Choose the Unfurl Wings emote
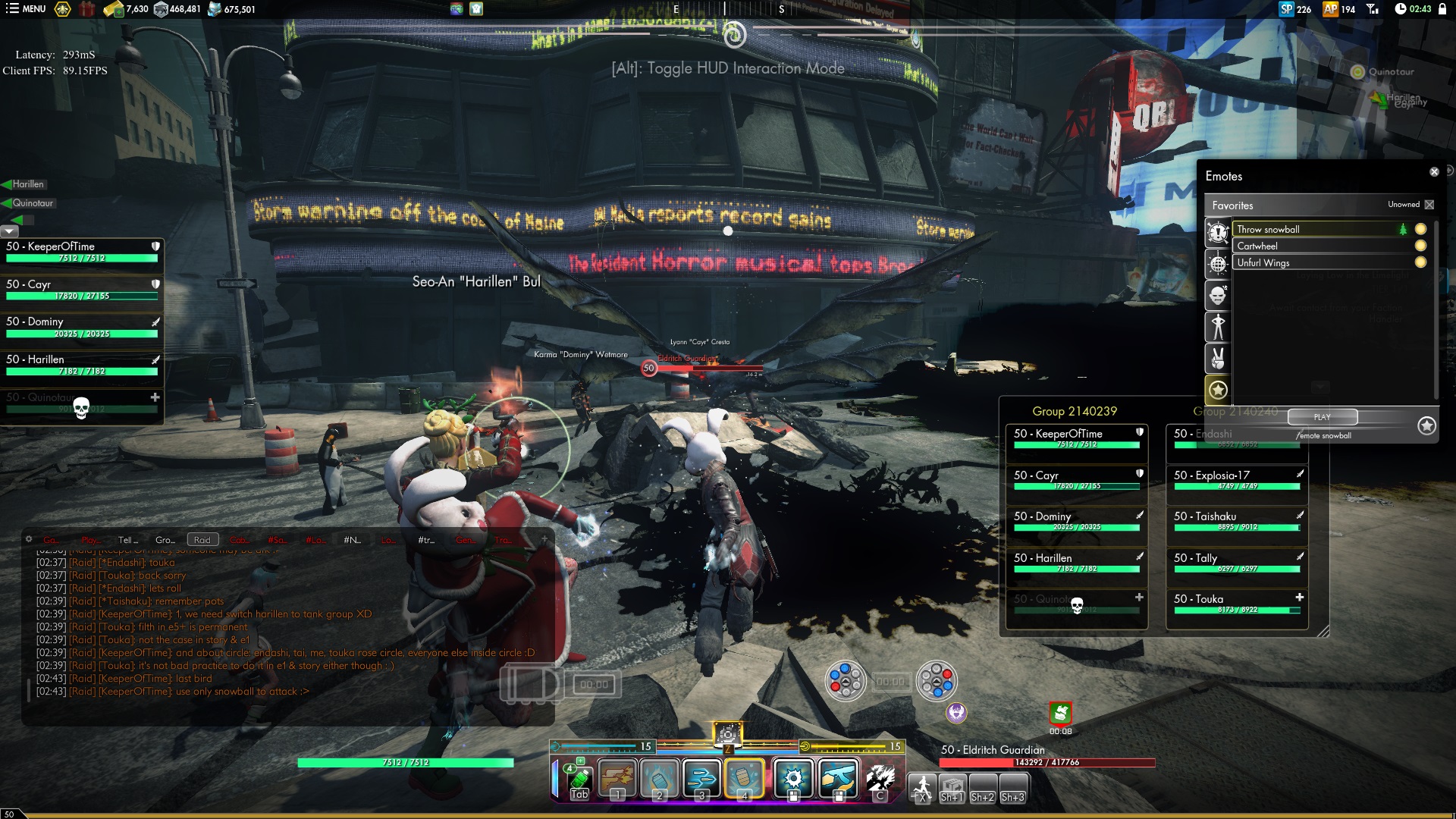 [1316, 262]
